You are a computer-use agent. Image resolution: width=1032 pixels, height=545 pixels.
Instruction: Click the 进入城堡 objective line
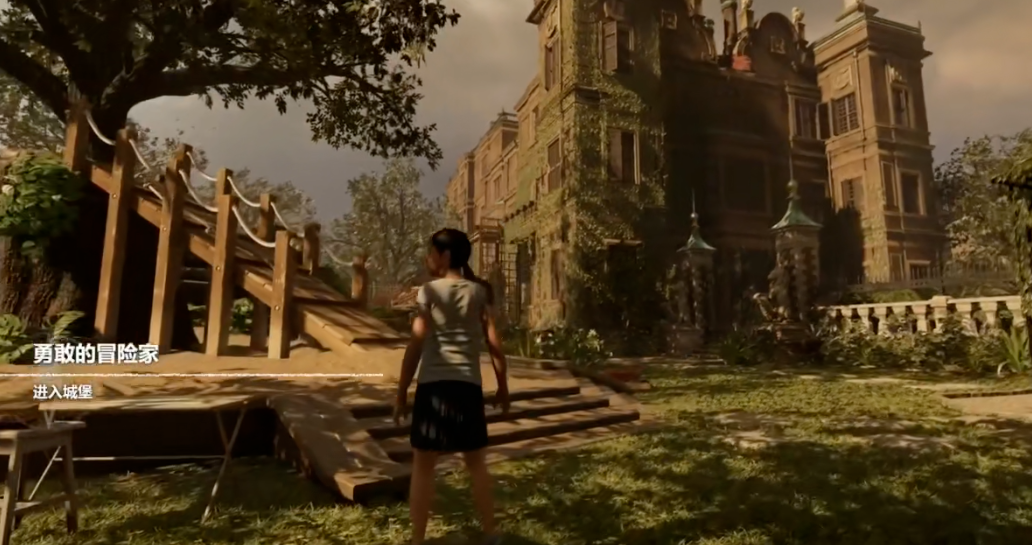click(62, 391)
